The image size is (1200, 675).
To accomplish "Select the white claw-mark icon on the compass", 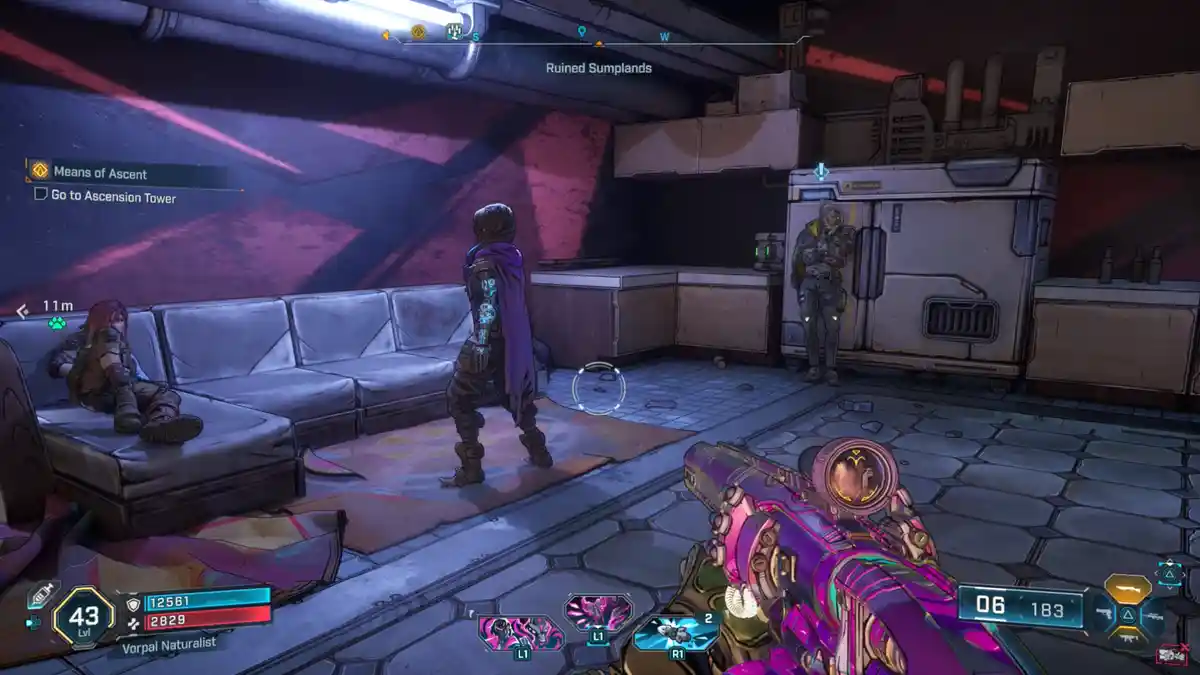I will click(454, 32).
